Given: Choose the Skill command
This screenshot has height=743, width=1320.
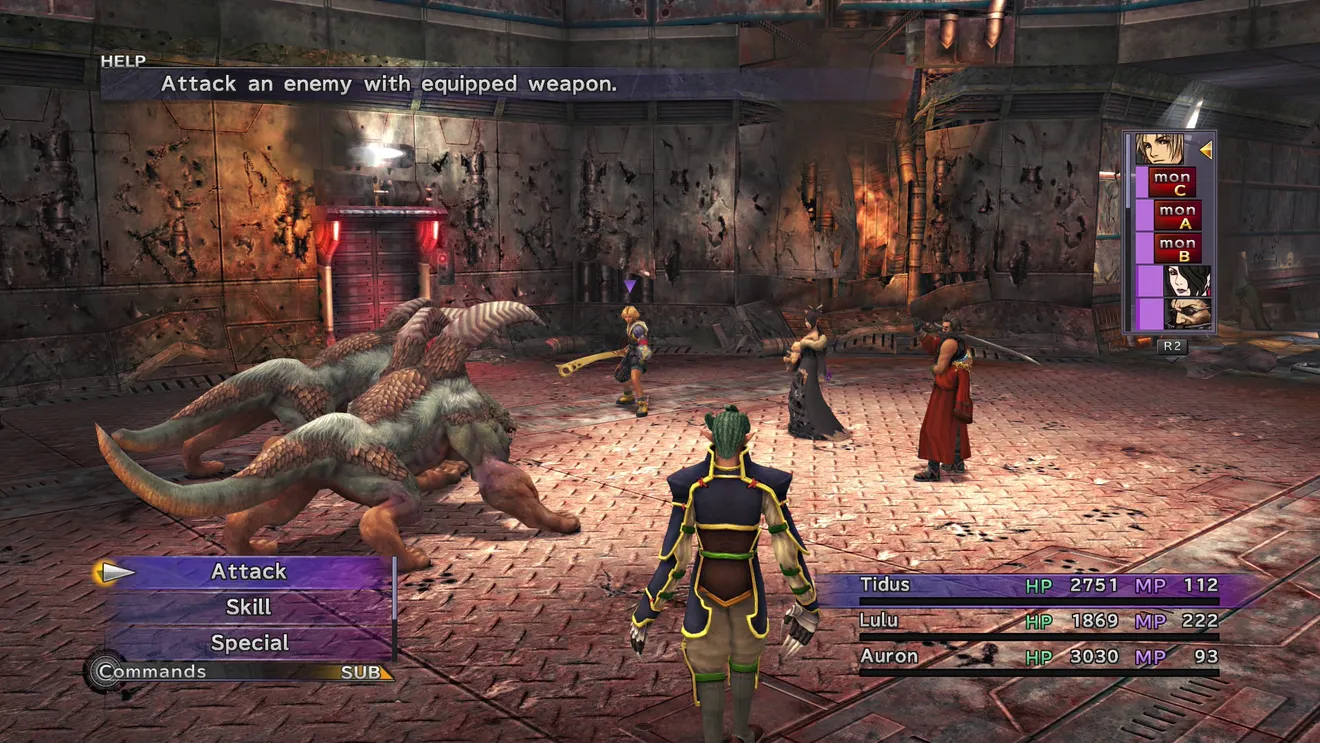Looking at the screenshot, I should point(249,607).
